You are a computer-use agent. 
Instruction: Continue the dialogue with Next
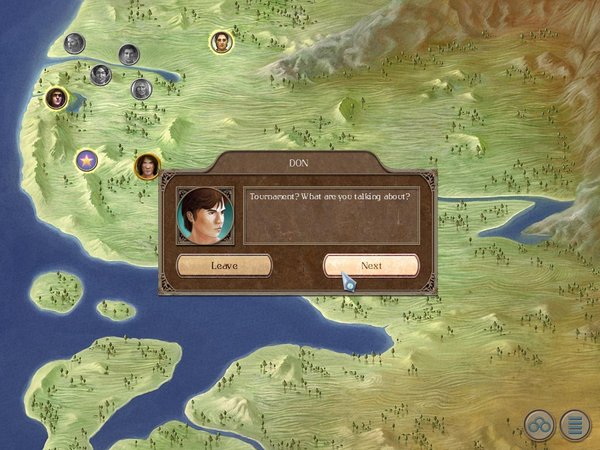(x=371, y=265)
